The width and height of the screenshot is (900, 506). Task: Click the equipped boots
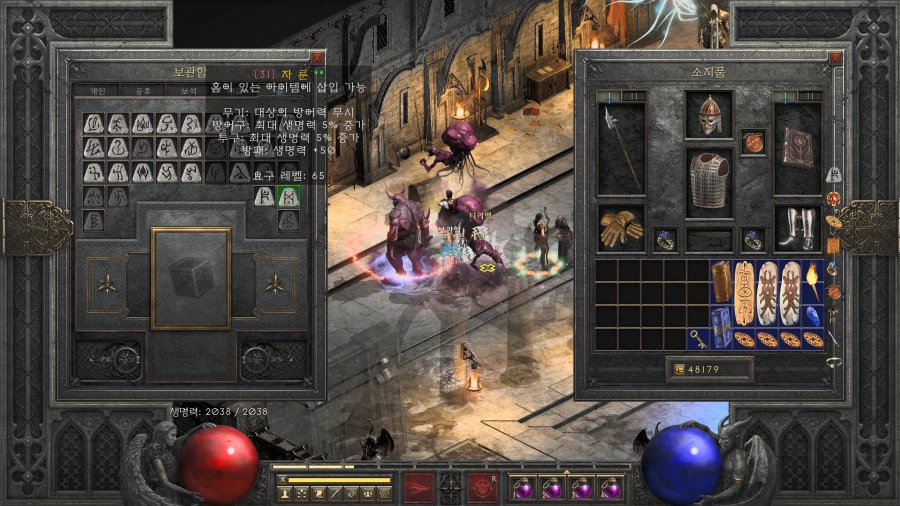tap(797, 228)
